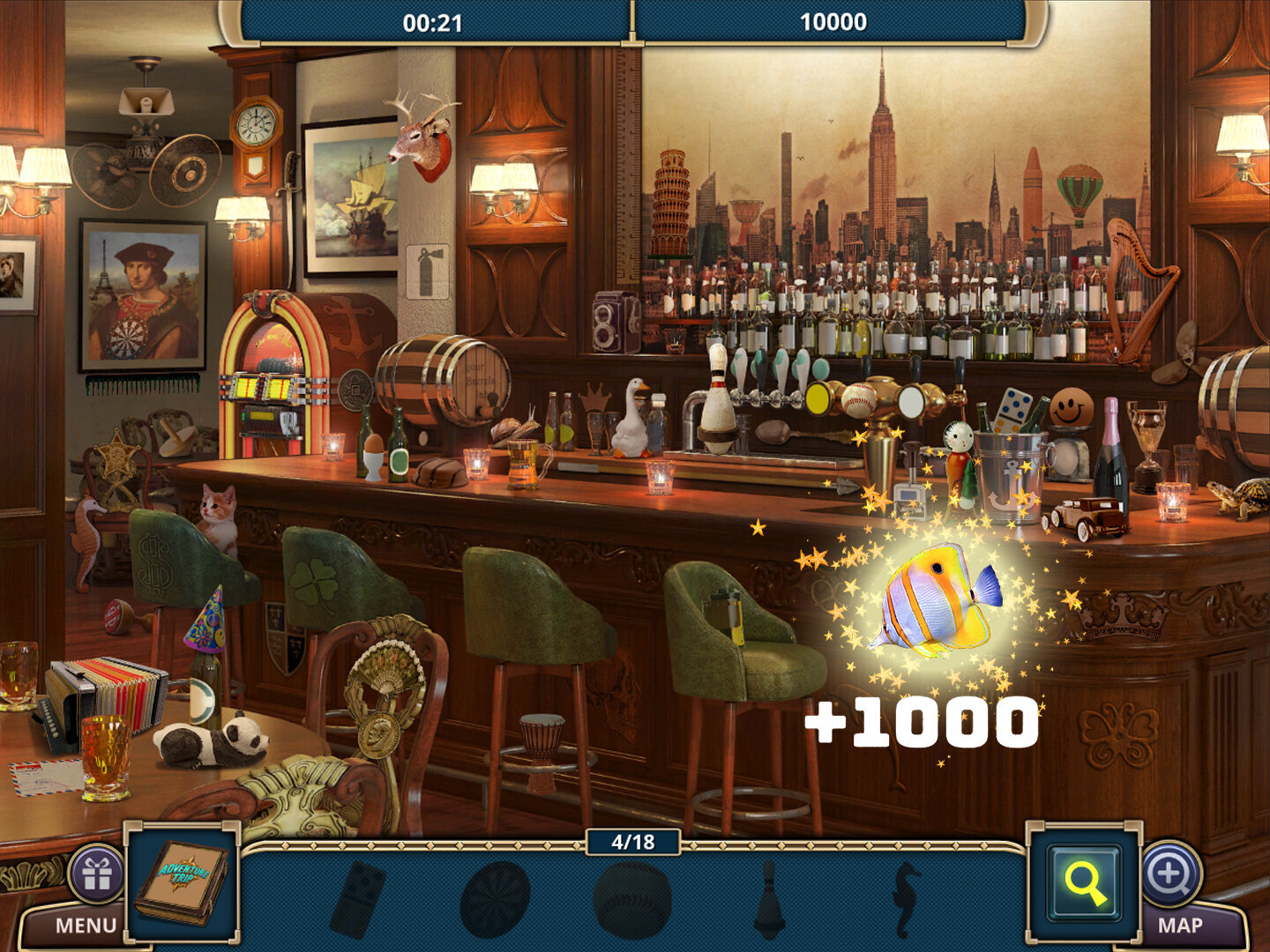Viewport: 1270px width, 952px height.
Task: Select the baseball silhouette in the item bar
Action: point(633,901)
